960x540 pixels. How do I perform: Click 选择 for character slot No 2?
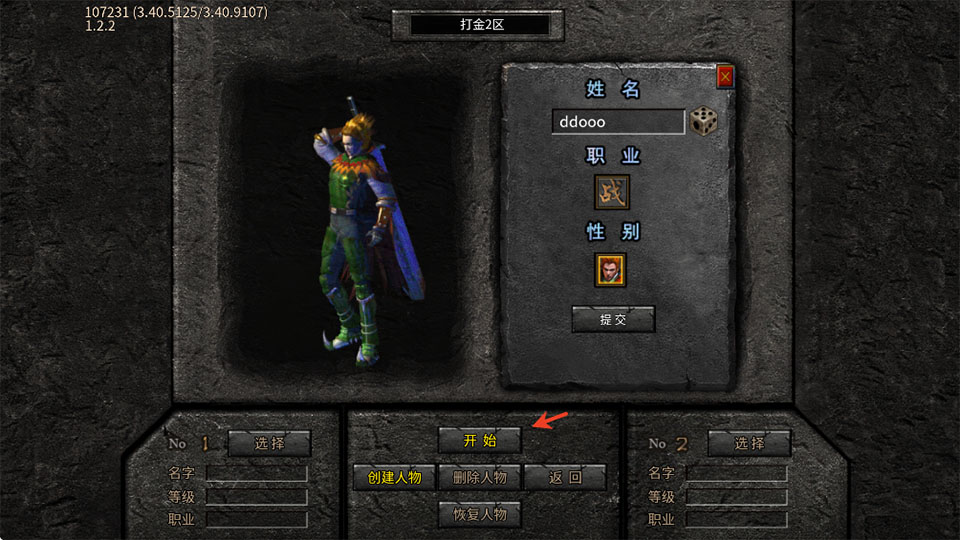point(749,443)
